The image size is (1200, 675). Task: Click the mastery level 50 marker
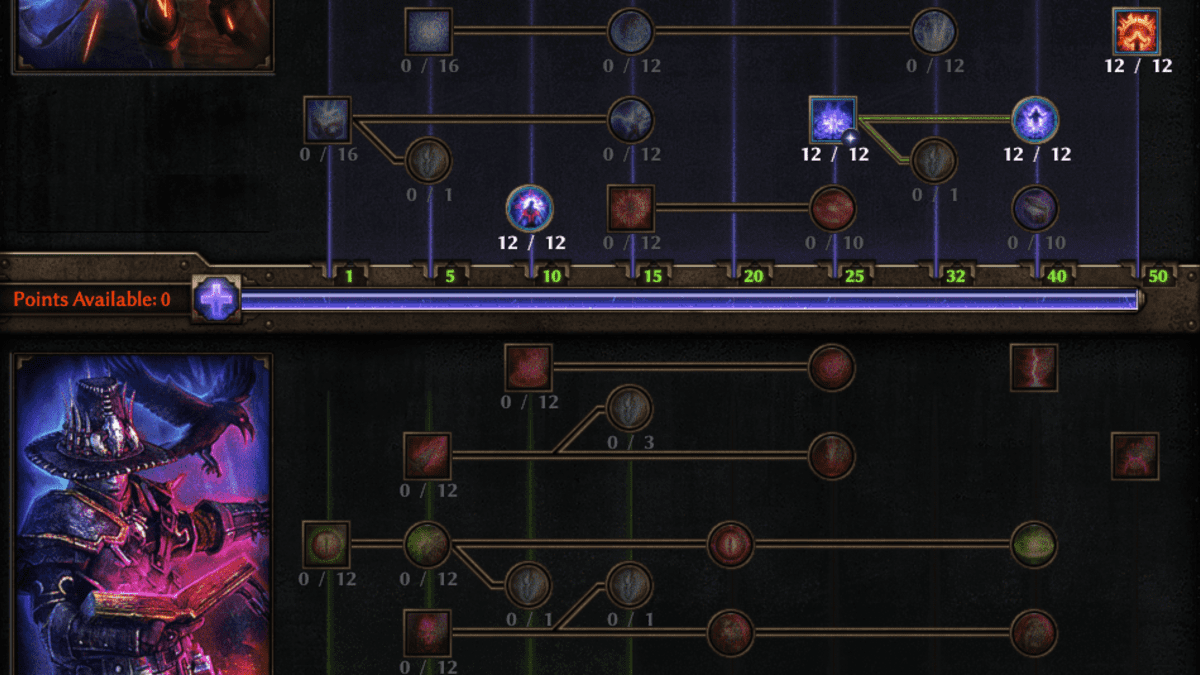pos(1158,276)
